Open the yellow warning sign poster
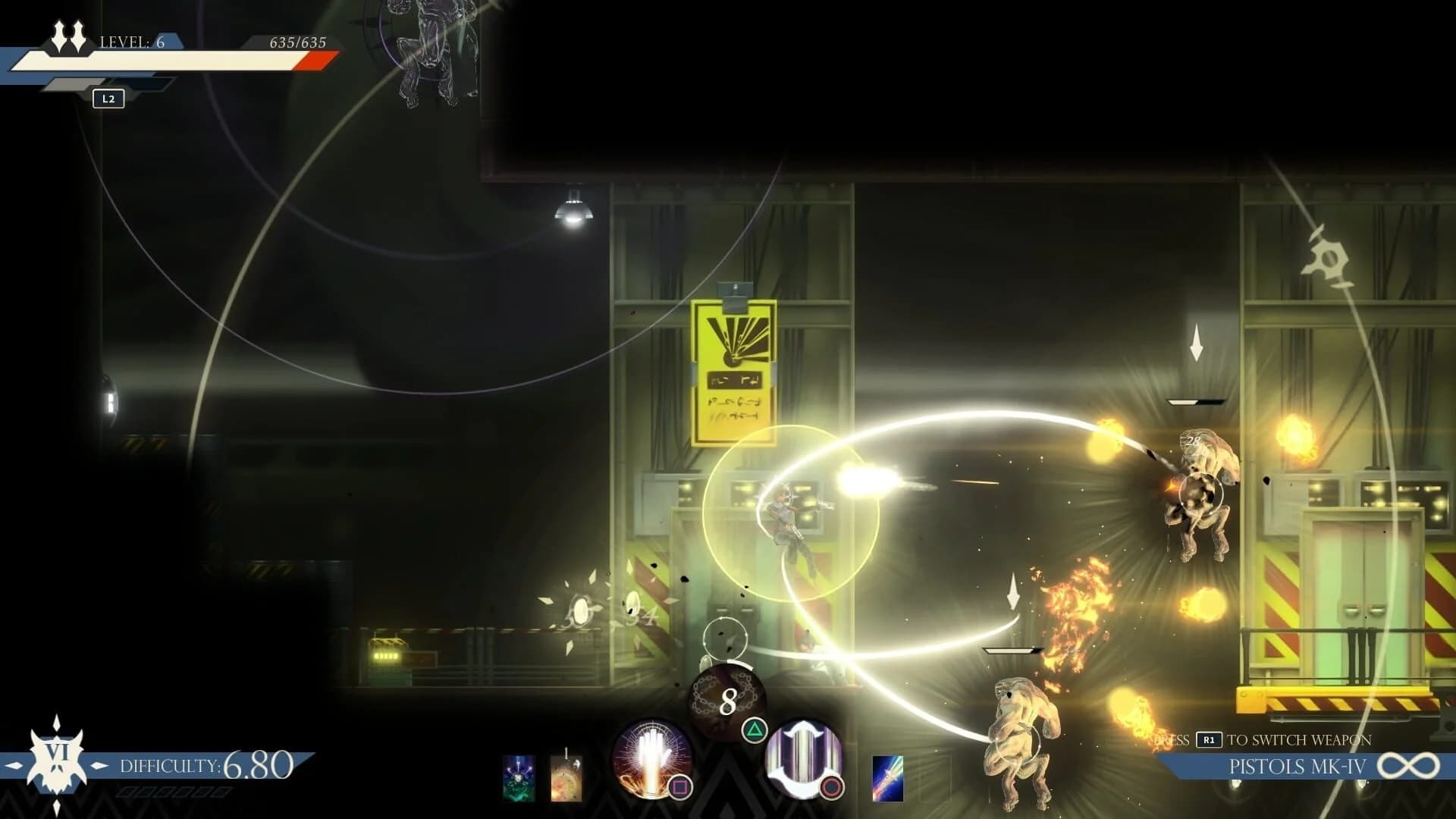Screen dimensions: 1456x819 (x=733, y=364)
